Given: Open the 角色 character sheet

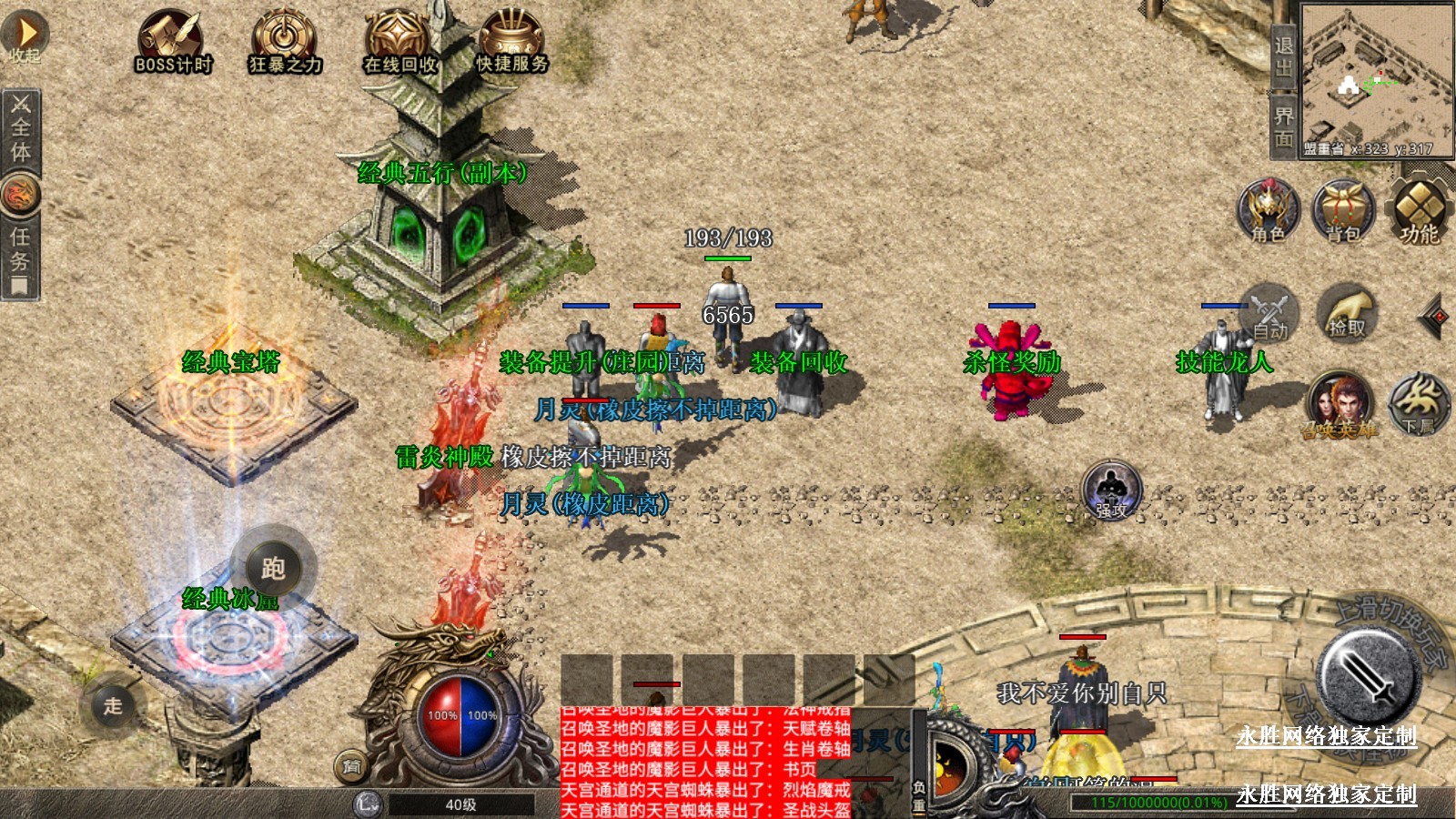Looking at the screenshot, I should (x=1269, y=211).
